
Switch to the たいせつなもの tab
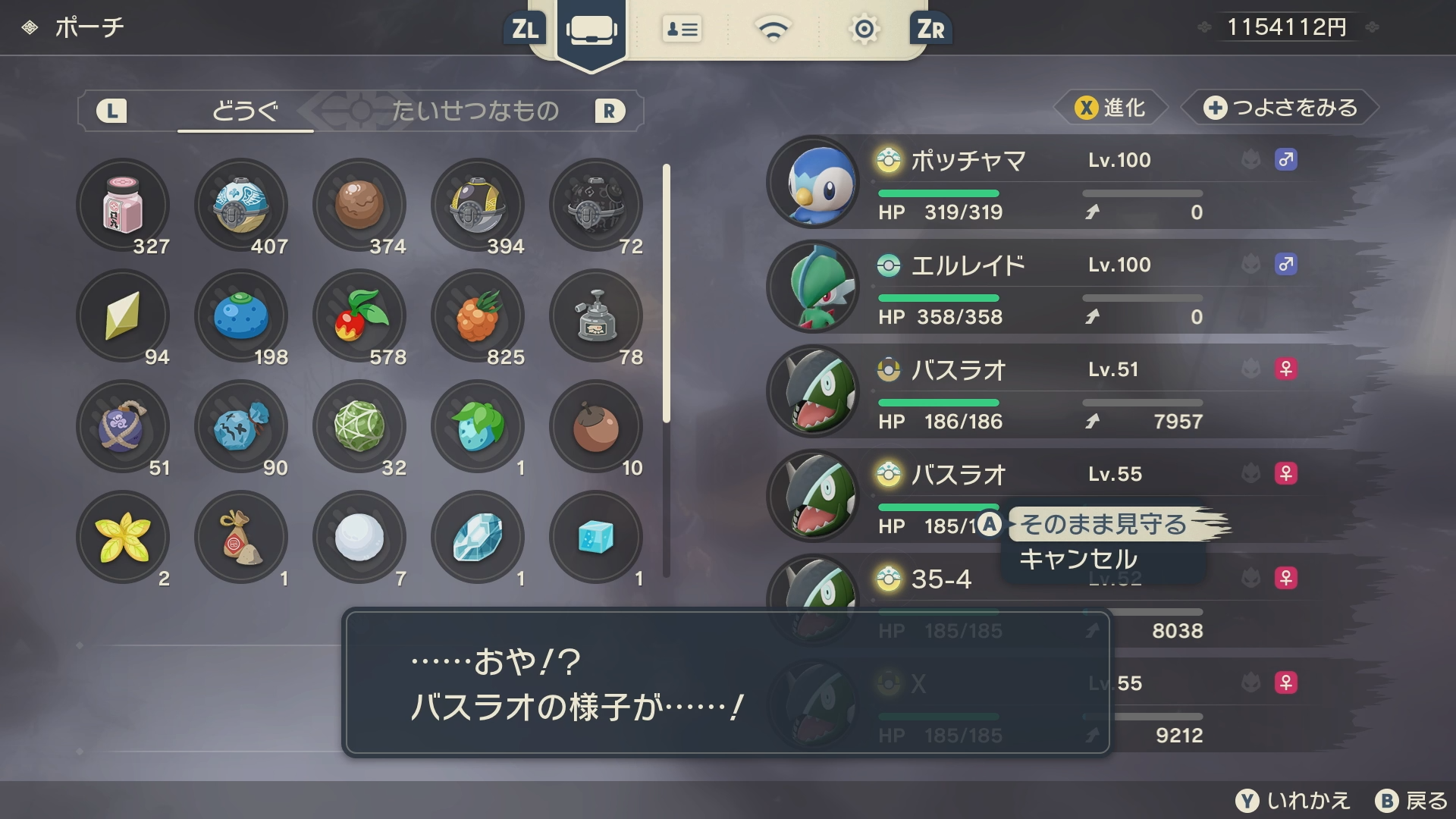475,111
